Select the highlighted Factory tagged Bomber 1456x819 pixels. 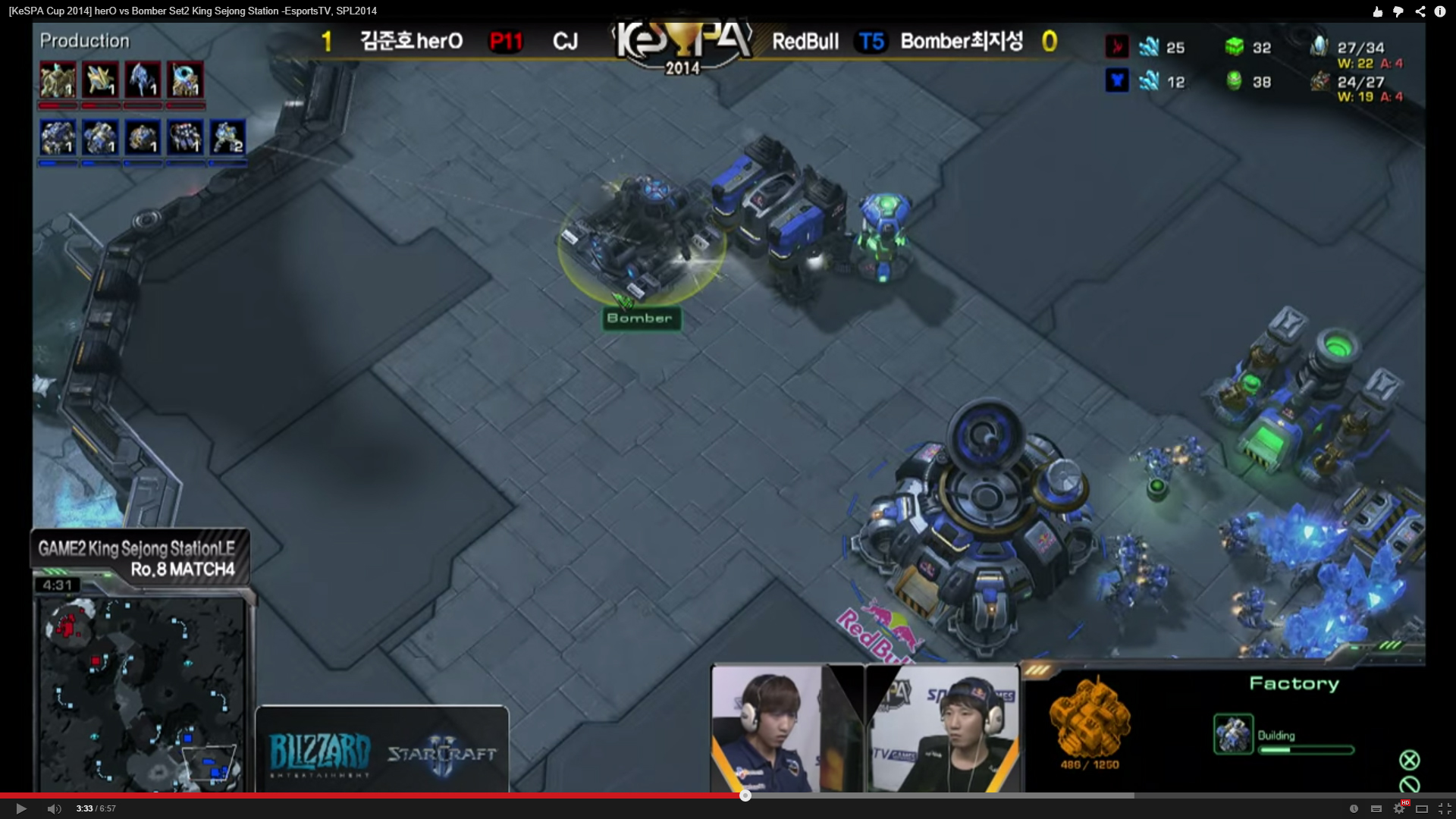tap(641, 239)
